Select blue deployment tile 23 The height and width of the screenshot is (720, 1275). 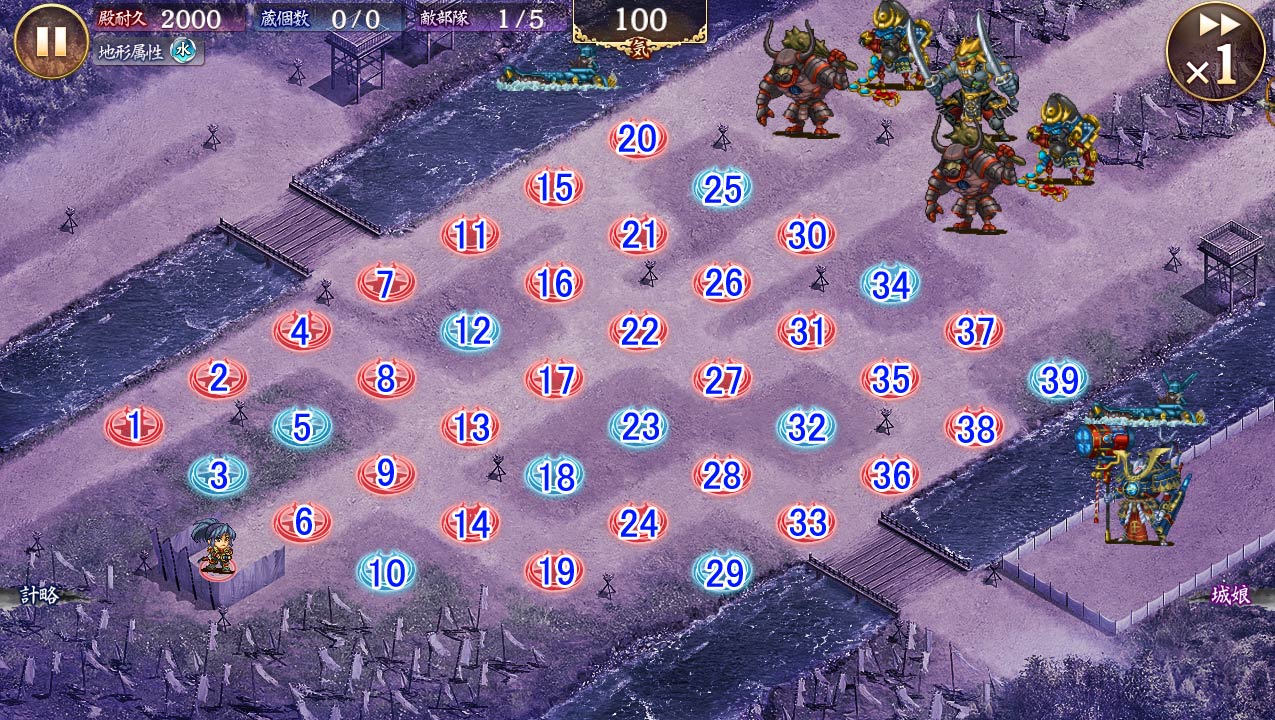[x=639, y=427]
